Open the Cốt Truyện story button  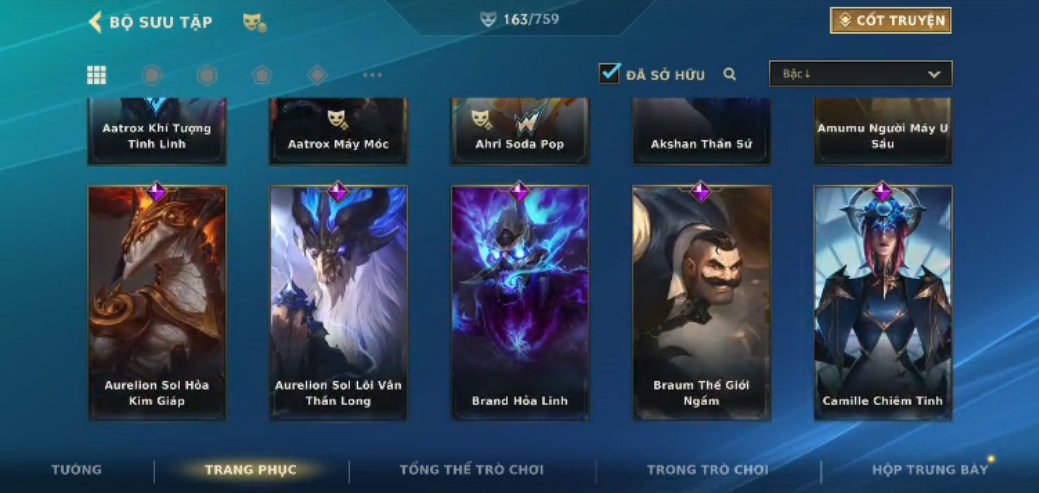pos(890,20)
